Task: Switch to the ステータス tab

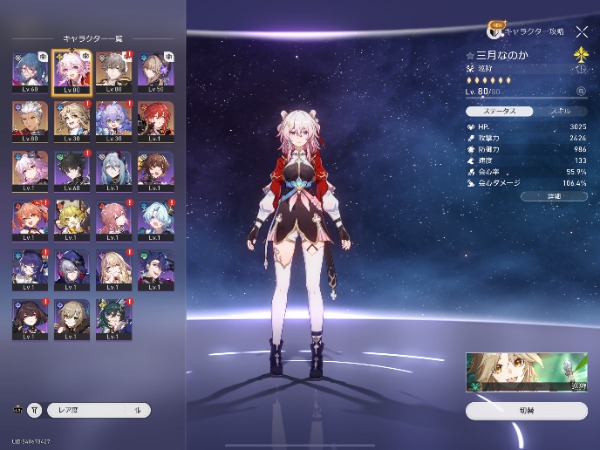Action: coord(498,110)
